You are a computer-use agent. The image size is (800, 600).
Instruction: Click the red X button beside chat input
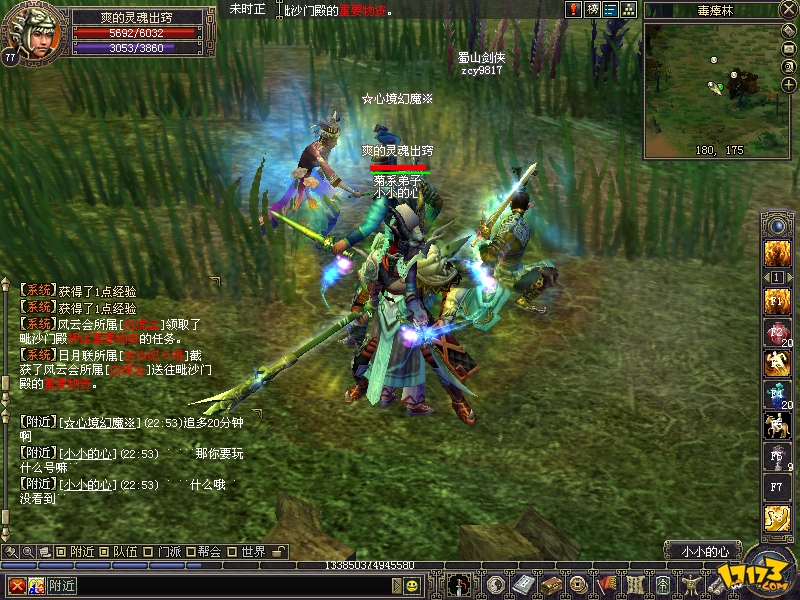[17, 585]
